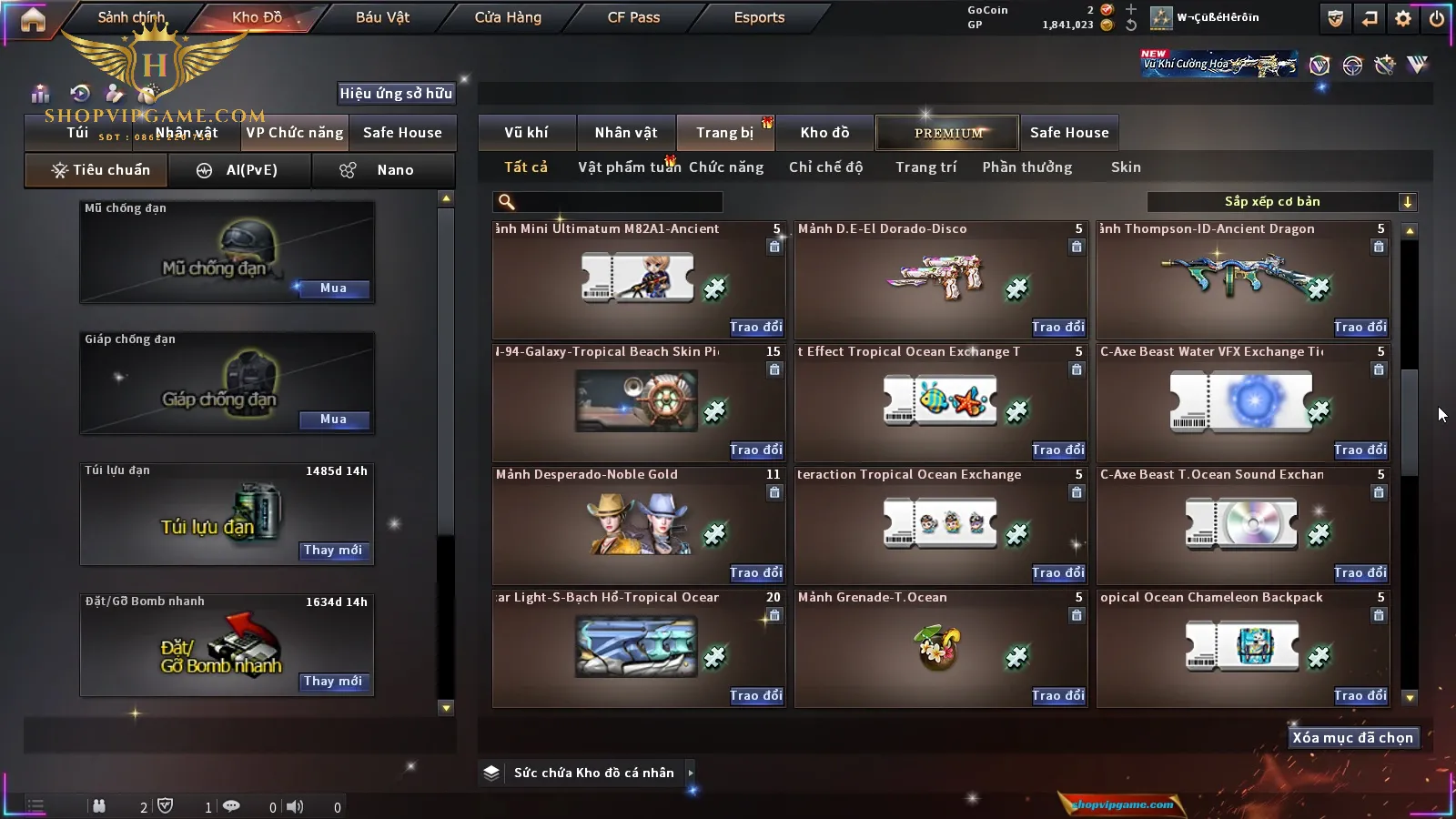Select the AI(PvE) loadout tab

[240, 170]
